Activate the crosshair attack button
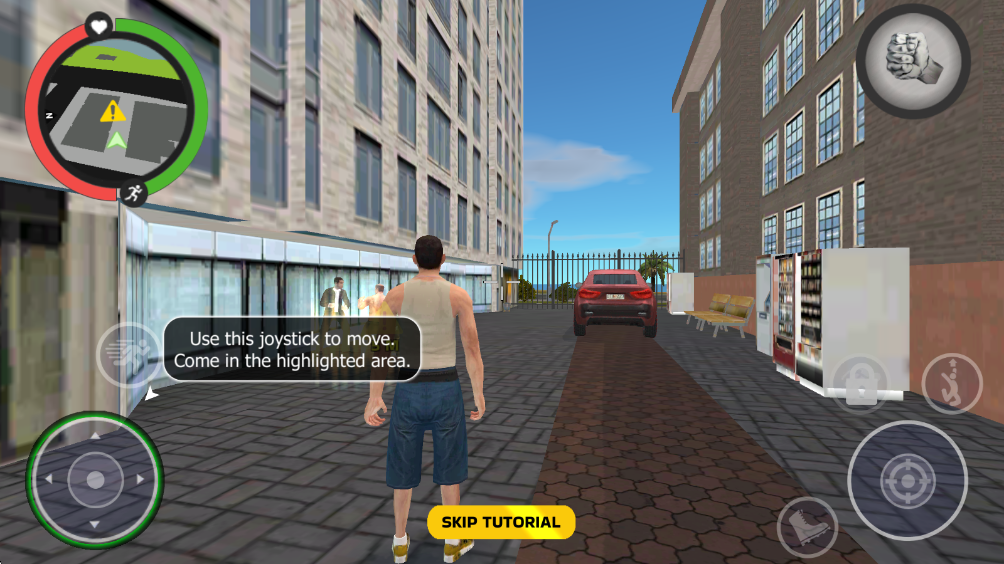The height and width of the screenshot is (564, 1004). (x=907, y=481)
